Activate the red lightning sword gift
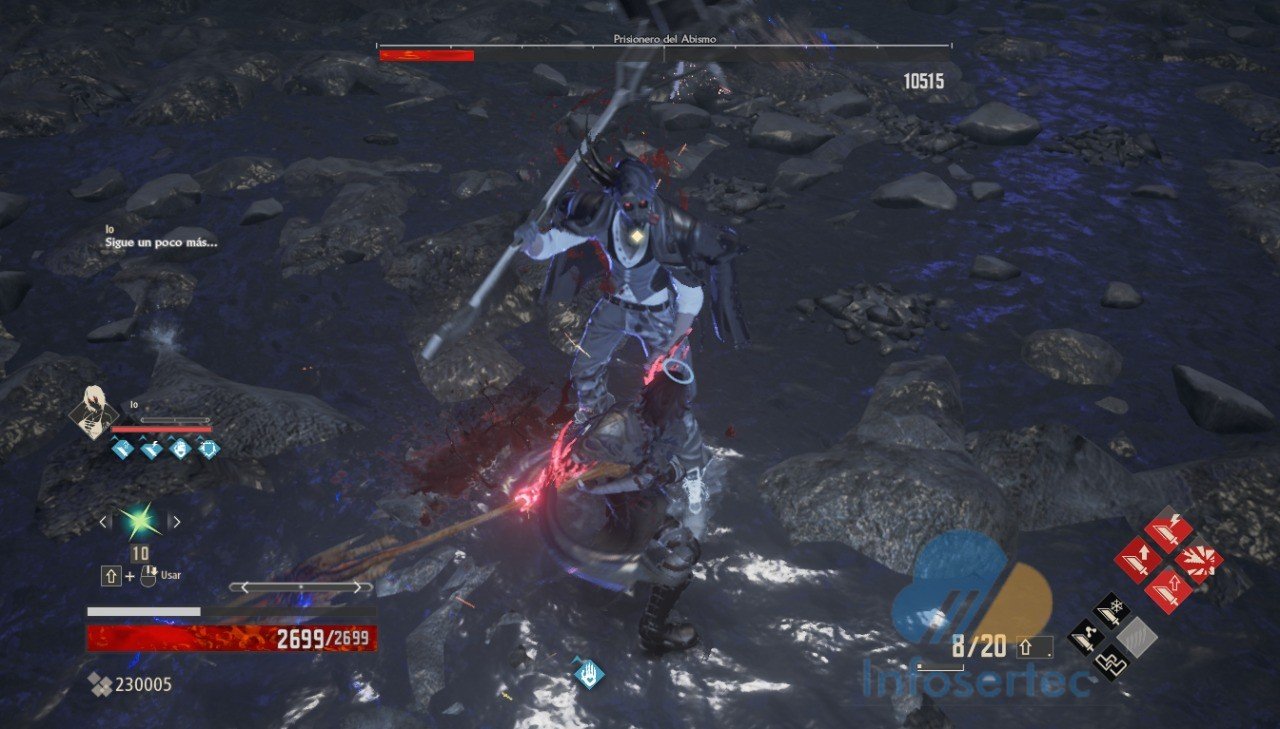 click(1166, 530)
